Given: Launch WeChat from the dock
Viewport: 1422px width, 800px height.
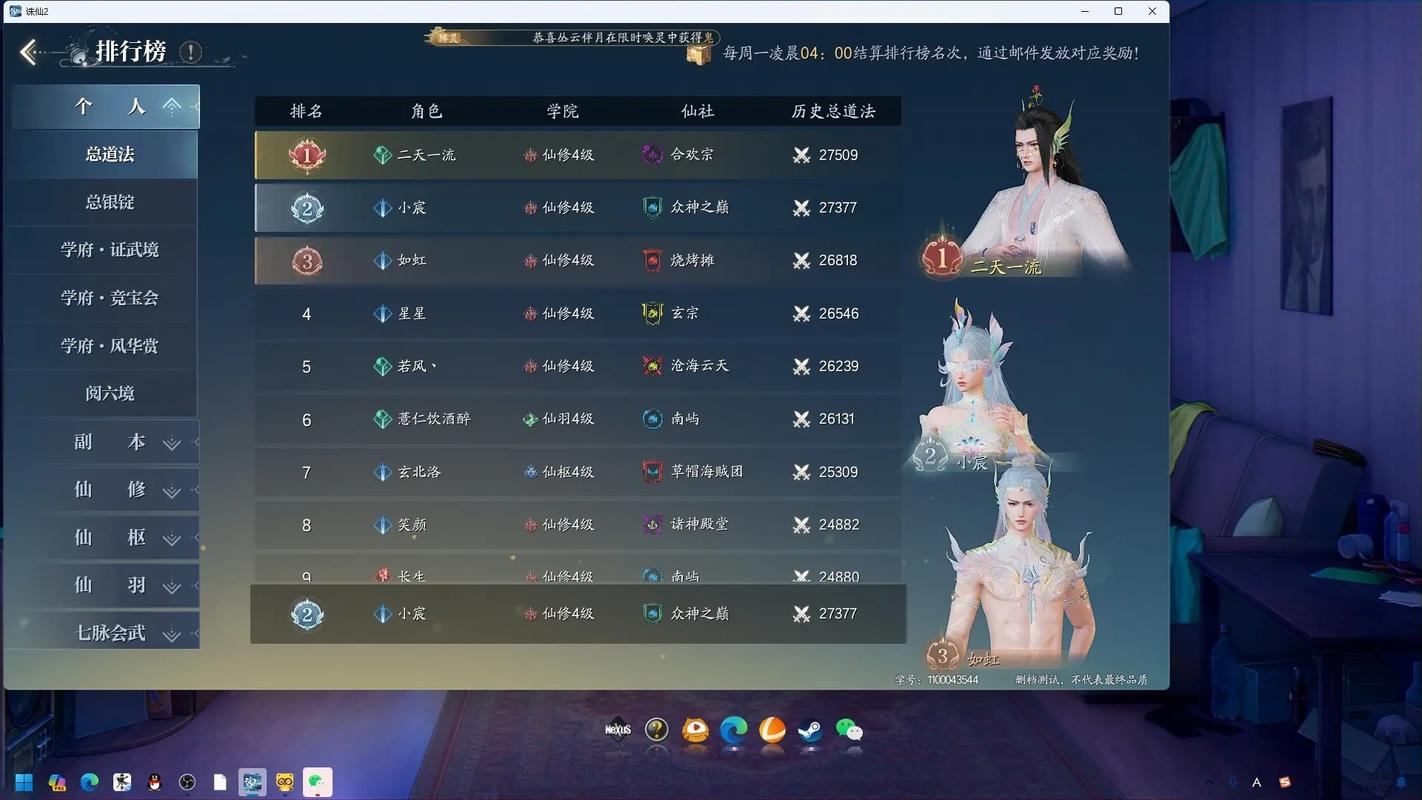Looking at the screenshot, I should (849, 731).
